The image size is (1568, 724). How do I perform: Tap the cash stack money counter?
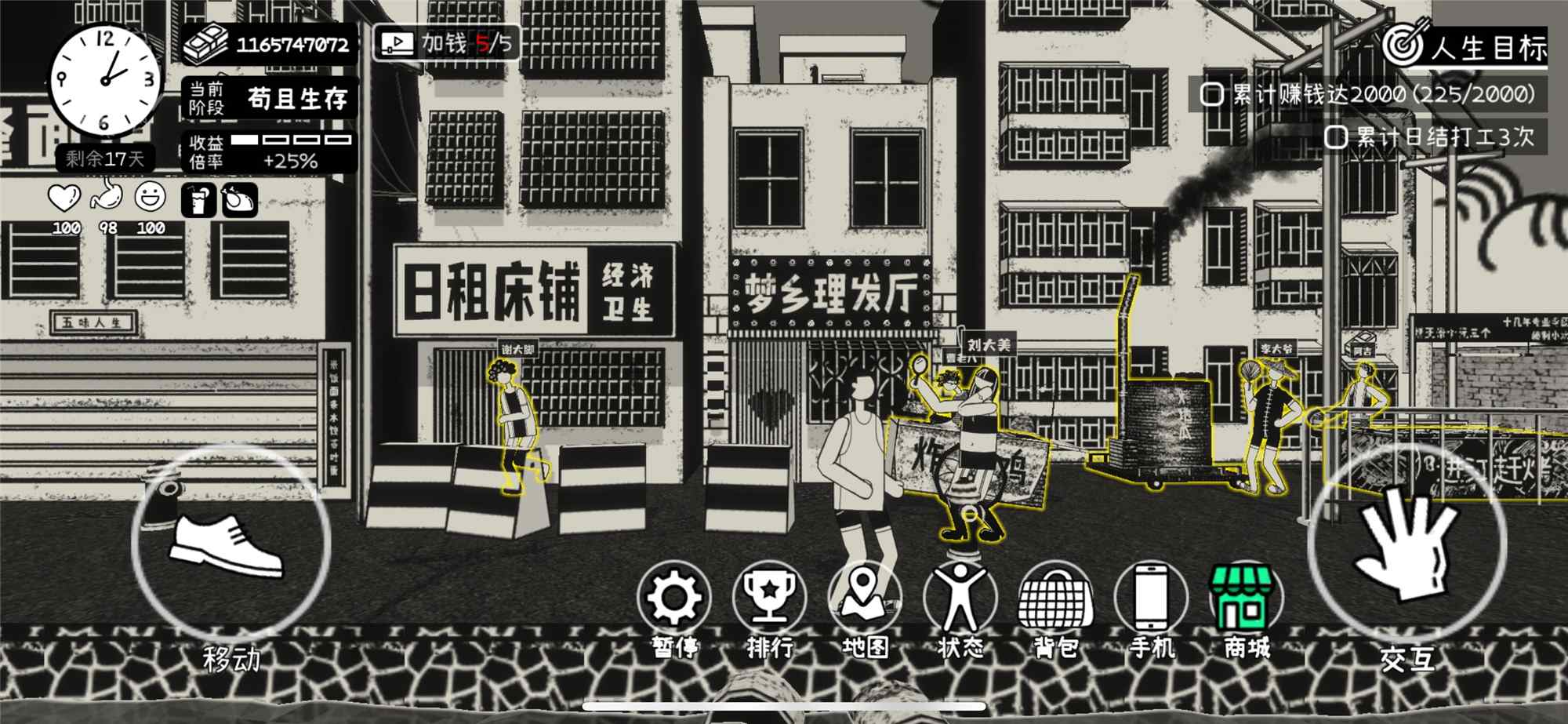click(269, 44)
